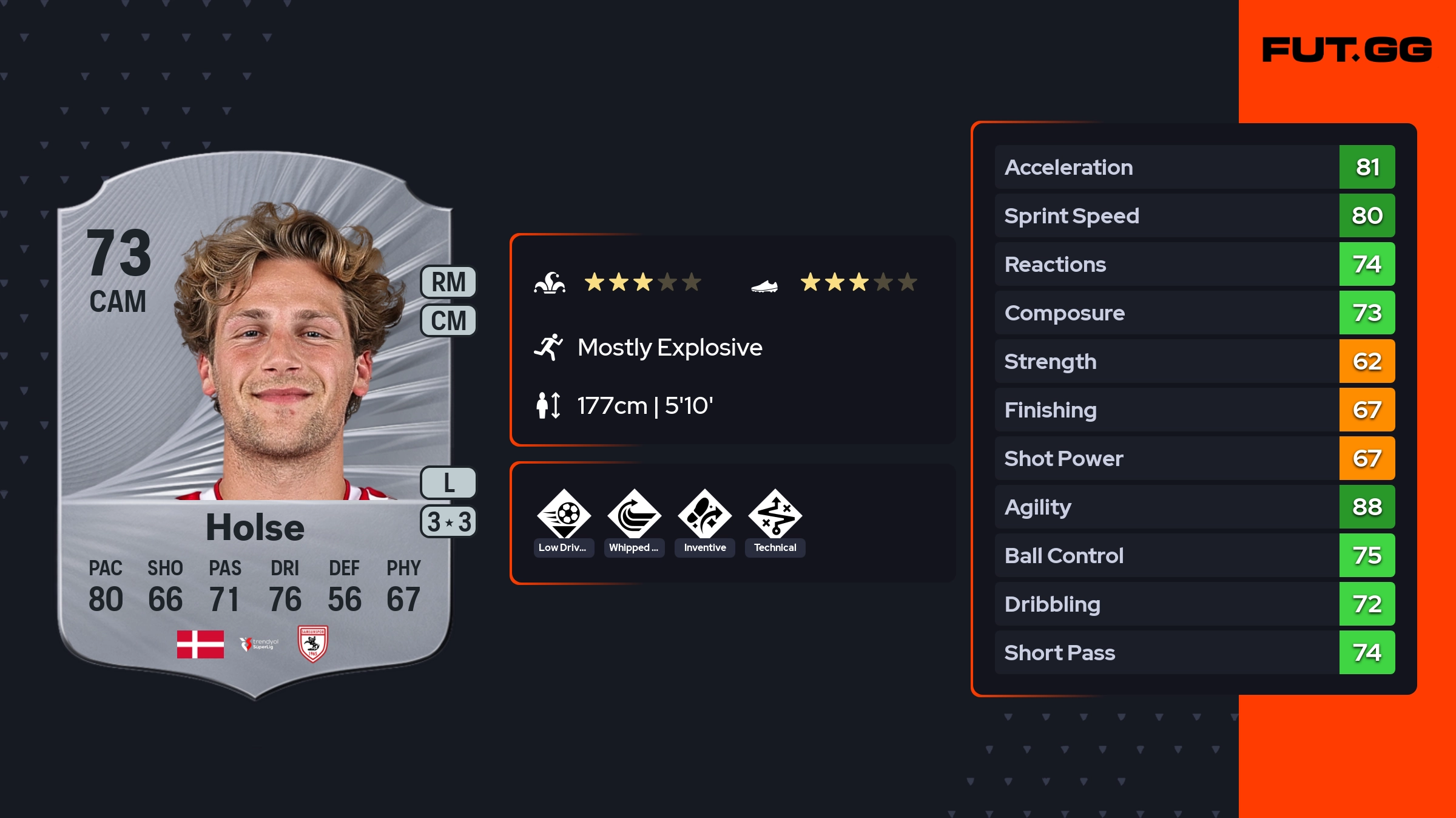Click the Samsunspor club crest
Image resolution: width=1456 pixels, height=818 pixels.
tap(313, 644)
